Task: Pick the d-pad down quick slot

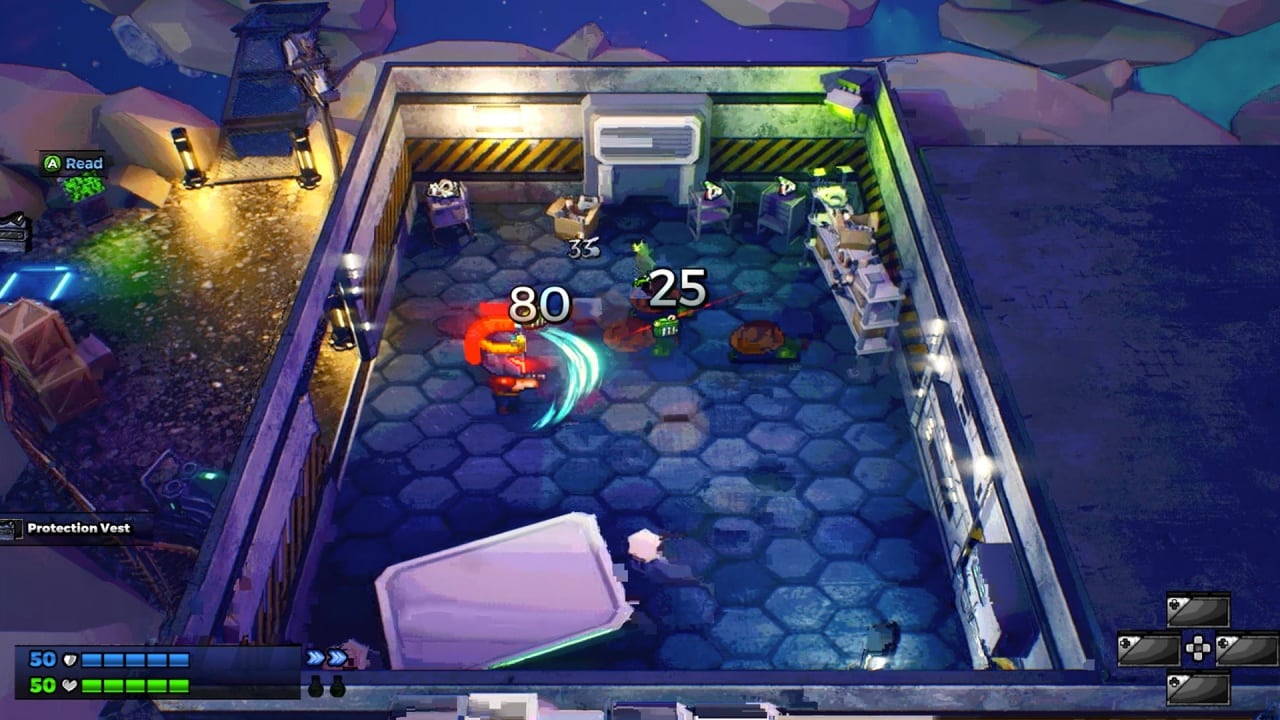Action: [x=1198, y=688]
